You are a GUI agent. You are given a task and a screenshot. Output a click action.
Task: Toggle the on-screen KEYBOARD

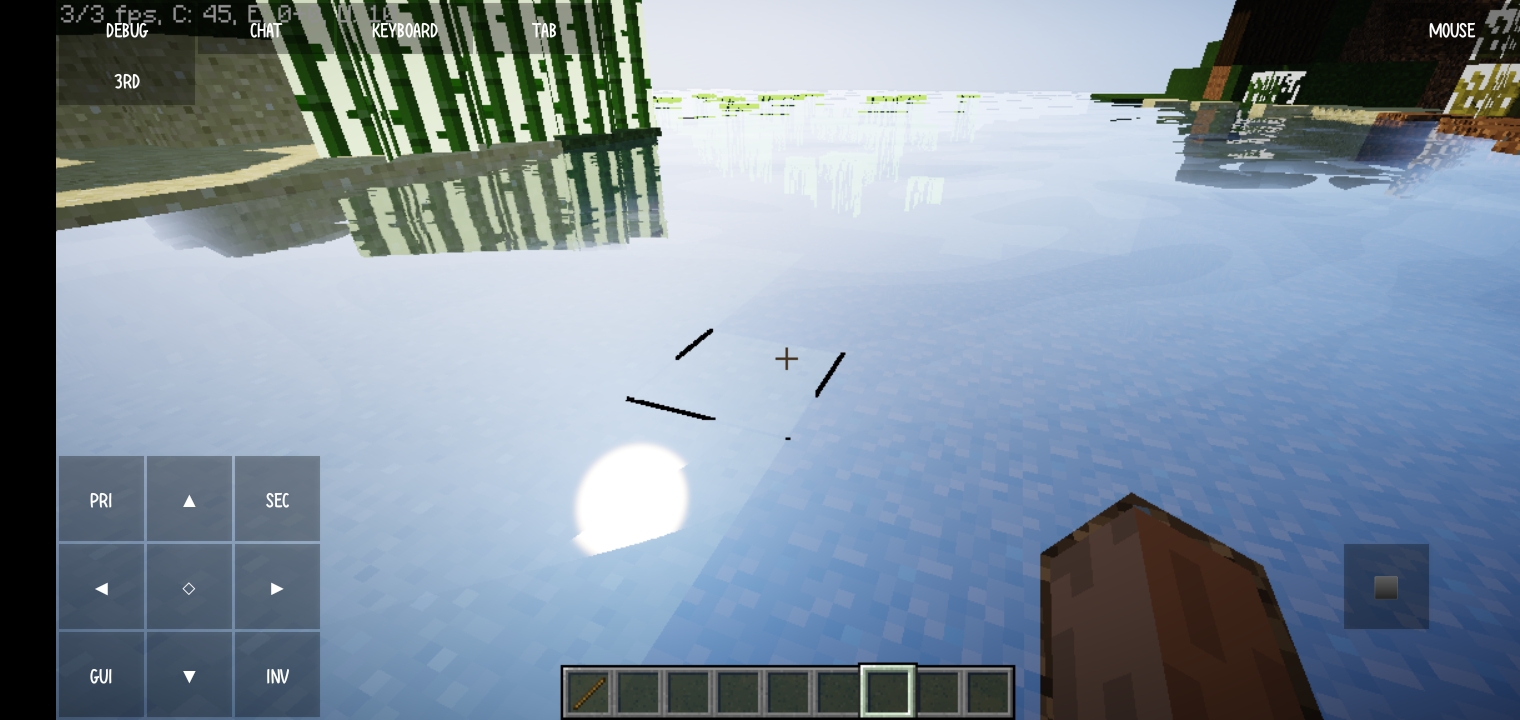pyautogui.click(x=404, y=30)
